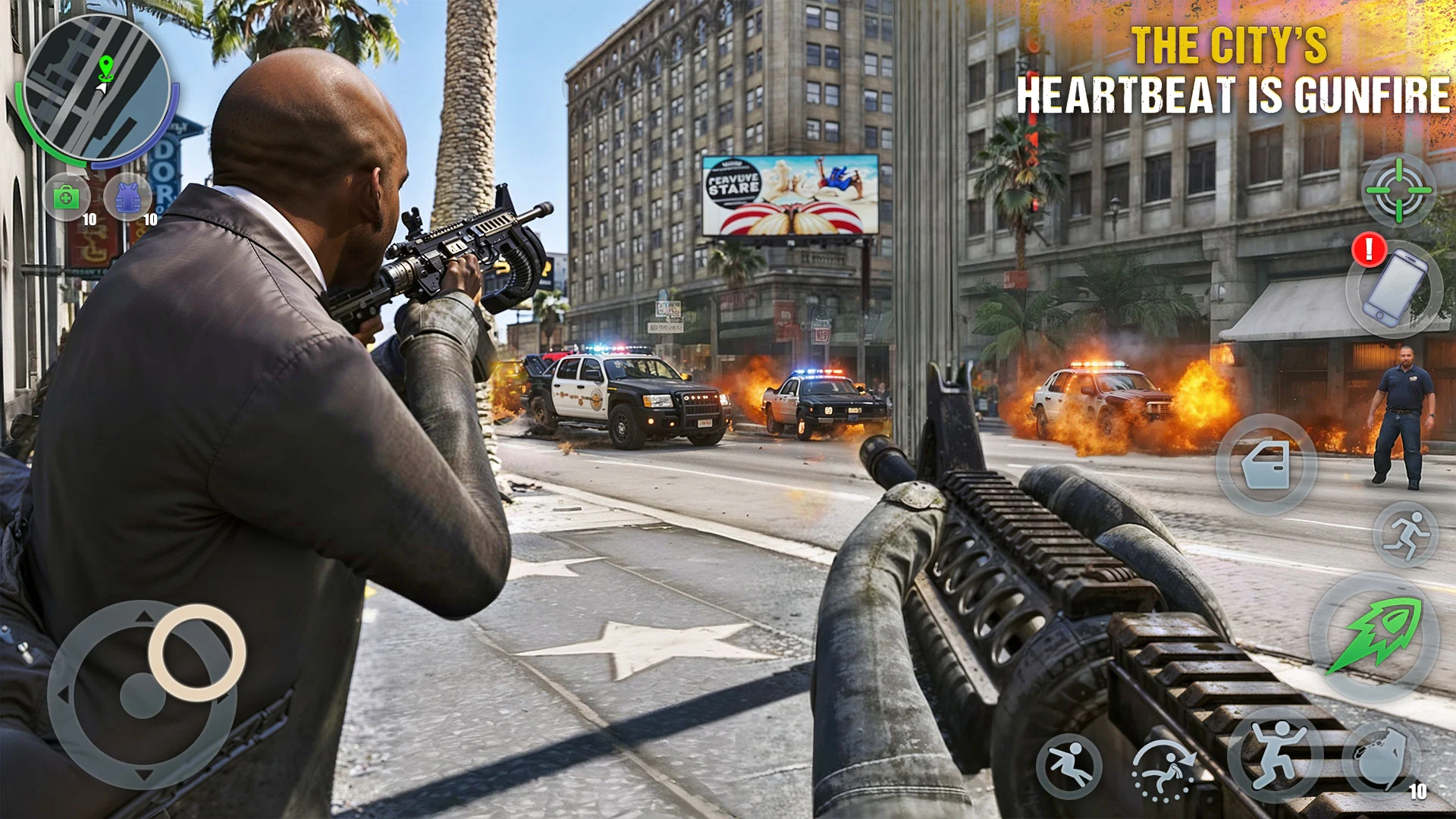Perform the dodge roll action
The width and height of the screenshot is (1456, 819).
coord(1163,770)
